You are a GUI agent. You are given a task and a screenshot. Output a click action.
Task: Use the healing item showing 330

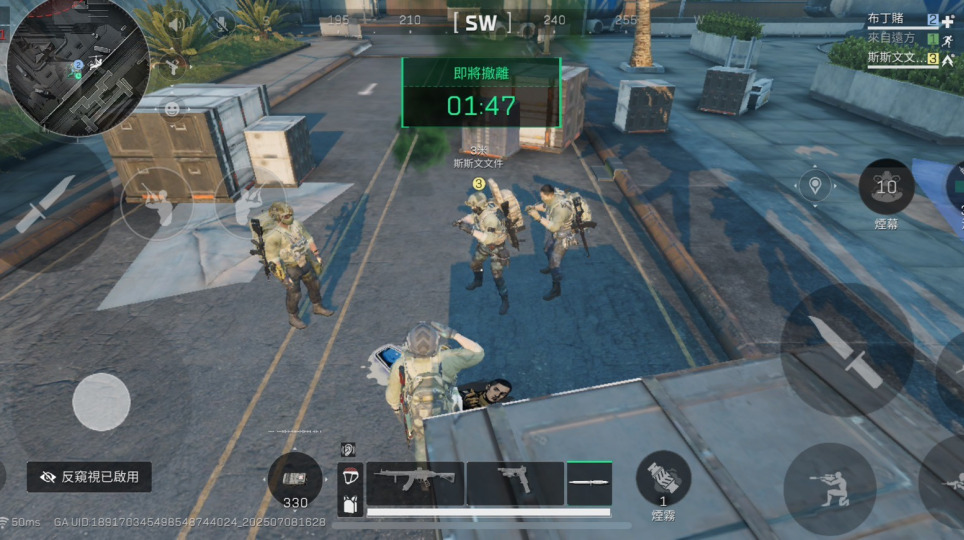click(295, 479)
